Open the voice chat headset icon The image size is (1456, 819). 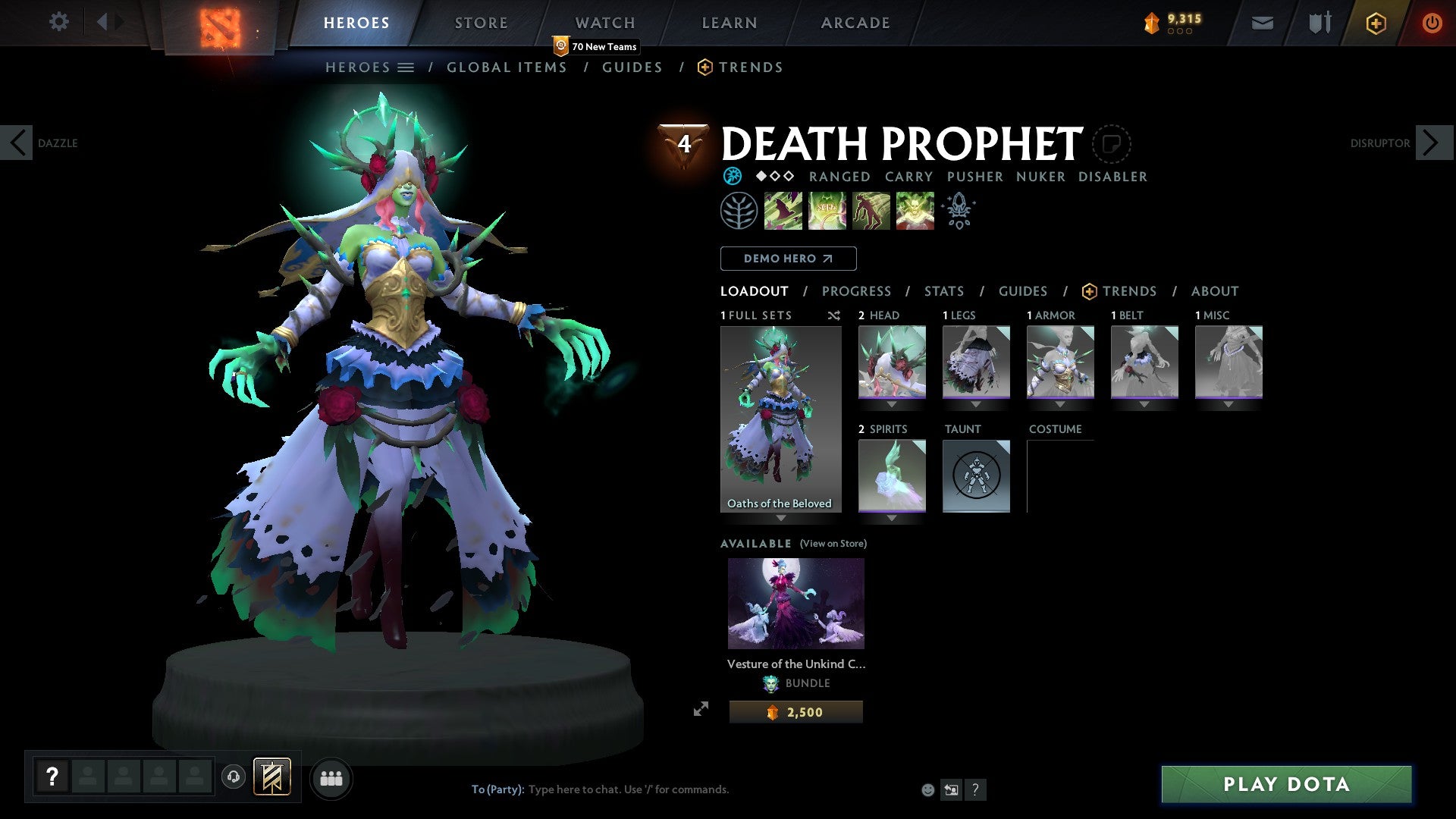tap(235, 777)
